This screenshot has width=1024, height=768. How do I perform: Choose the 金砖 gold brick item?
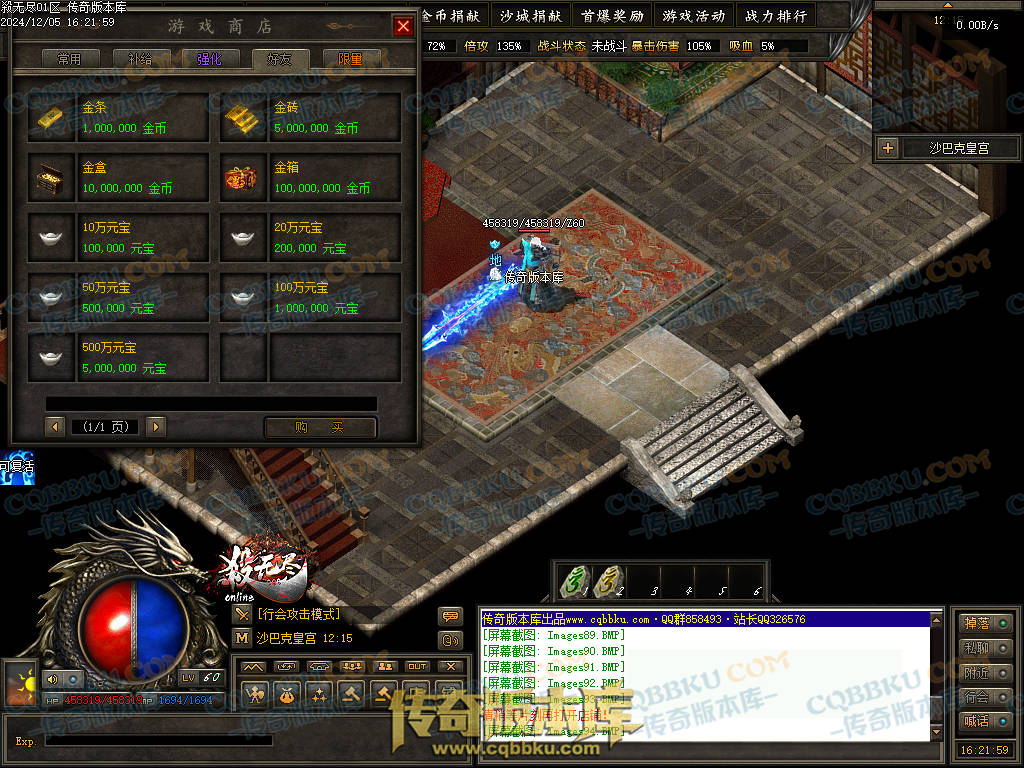(x=311, y=118)
